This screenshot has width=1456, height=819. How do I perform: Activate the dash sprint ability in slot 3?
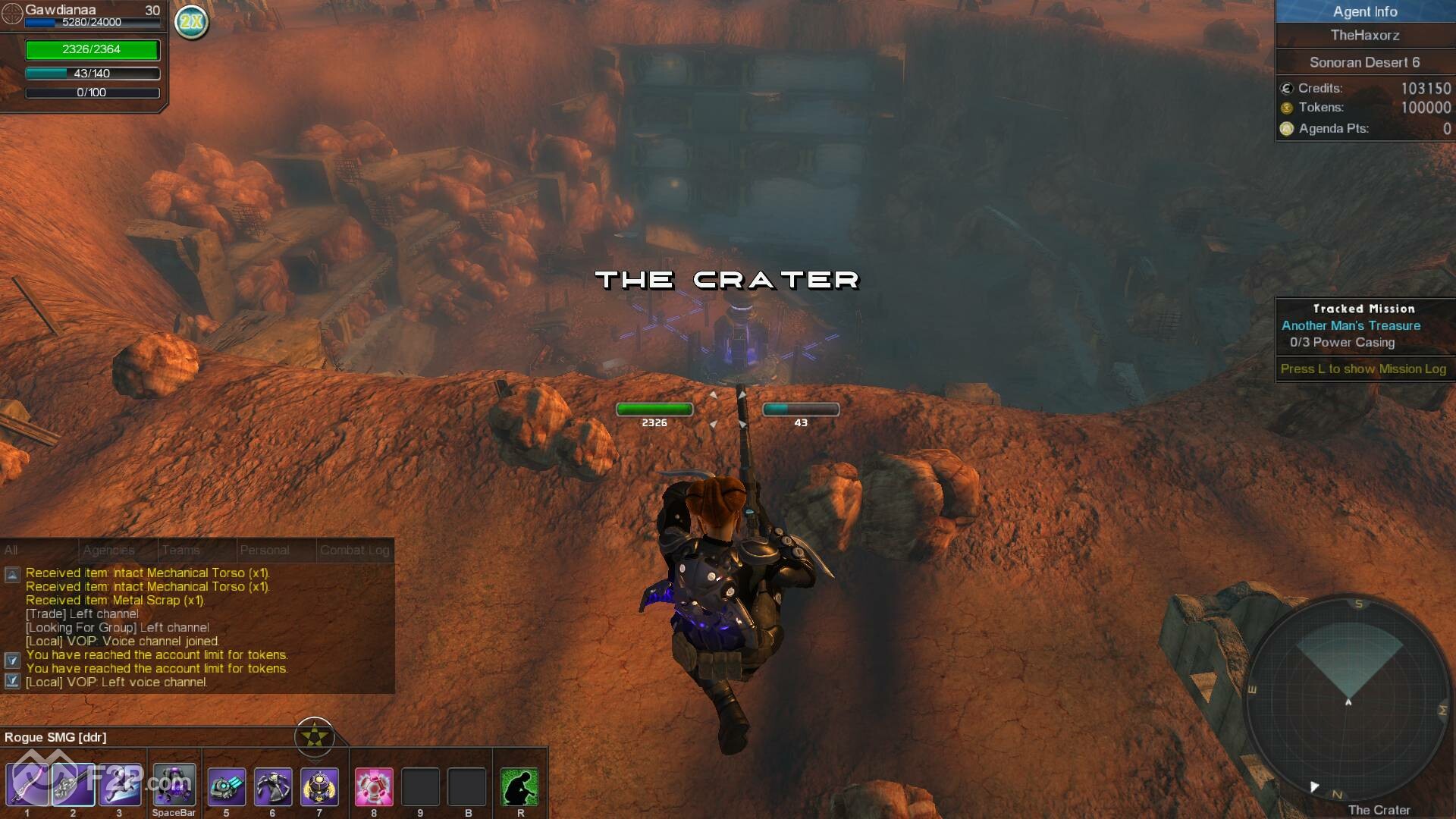pos(119,785)
